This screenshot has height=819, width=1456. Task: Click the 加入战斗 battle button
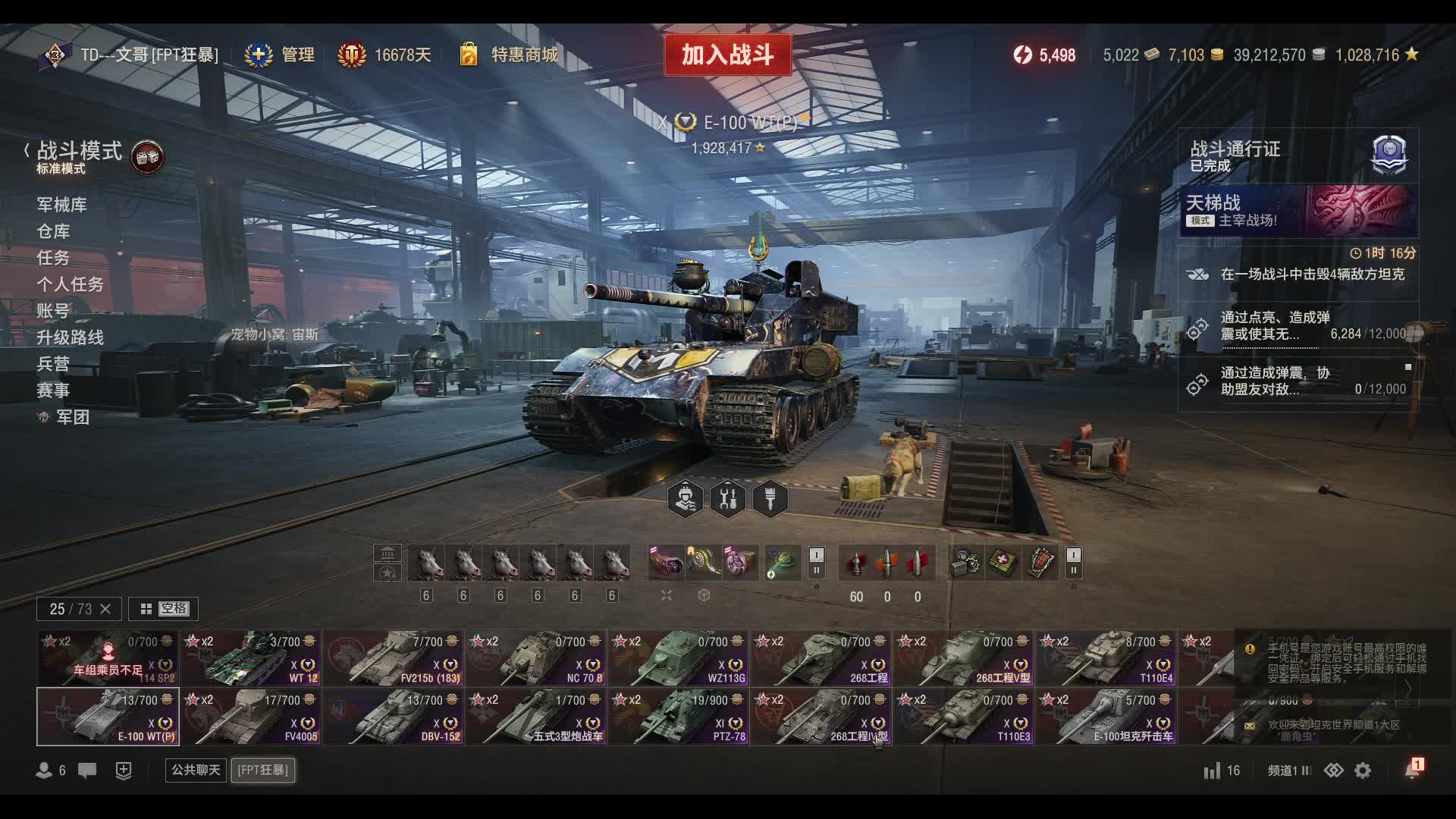[x=727, y=55]
